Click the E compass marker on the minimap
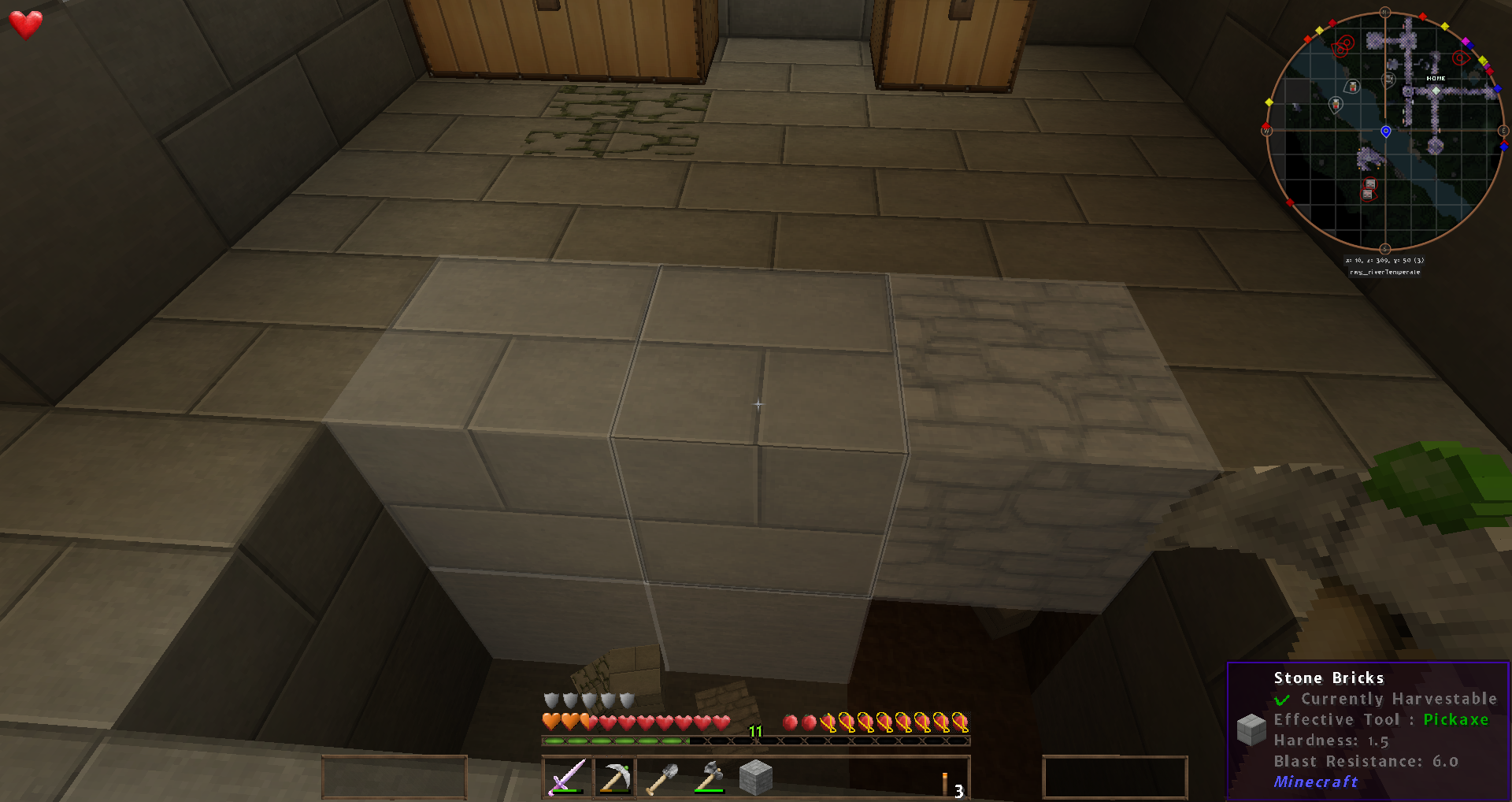This screenshot has height=802, width=1512. click(x=1503, y=131)
